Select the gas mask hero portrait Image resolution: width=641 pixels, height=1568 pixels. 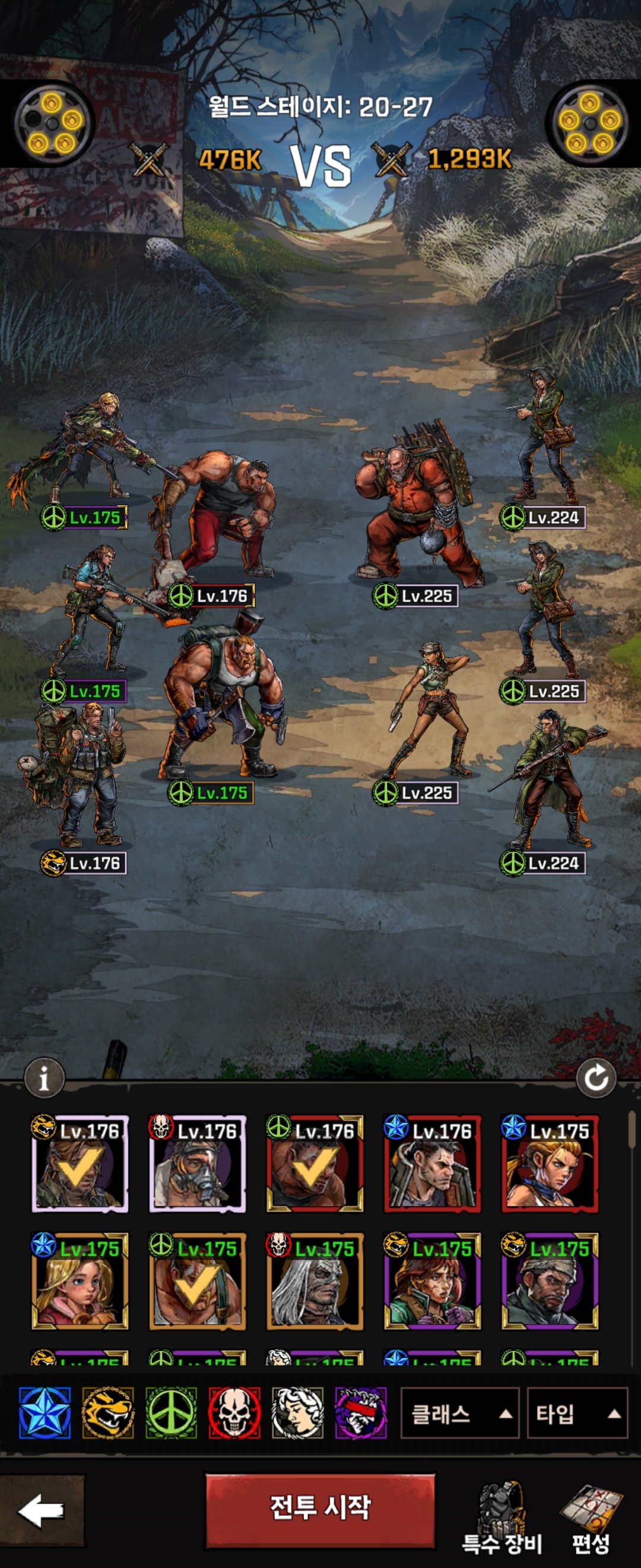[198, 1163]
